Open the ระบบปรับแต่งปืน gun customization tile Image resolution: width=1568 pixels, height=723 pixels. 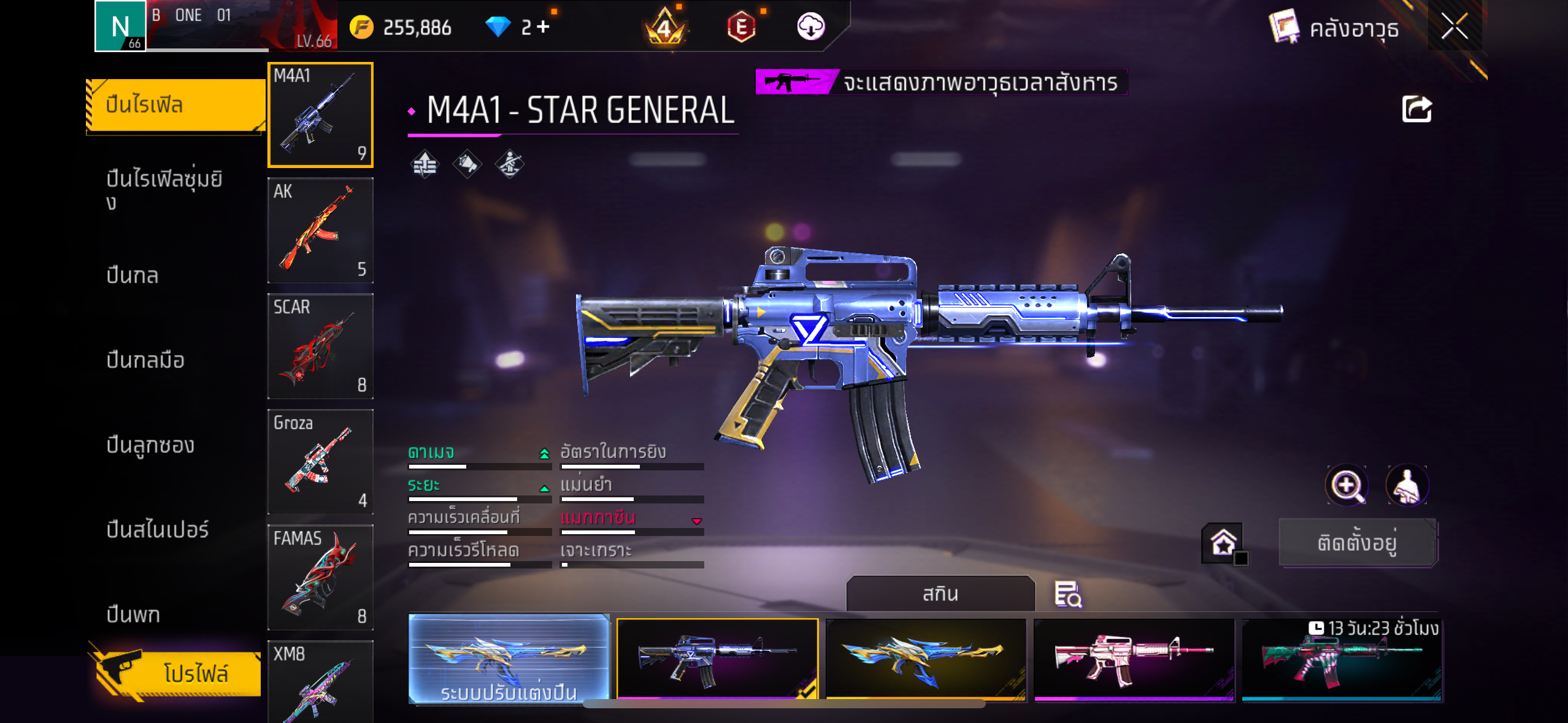[509, 659]
